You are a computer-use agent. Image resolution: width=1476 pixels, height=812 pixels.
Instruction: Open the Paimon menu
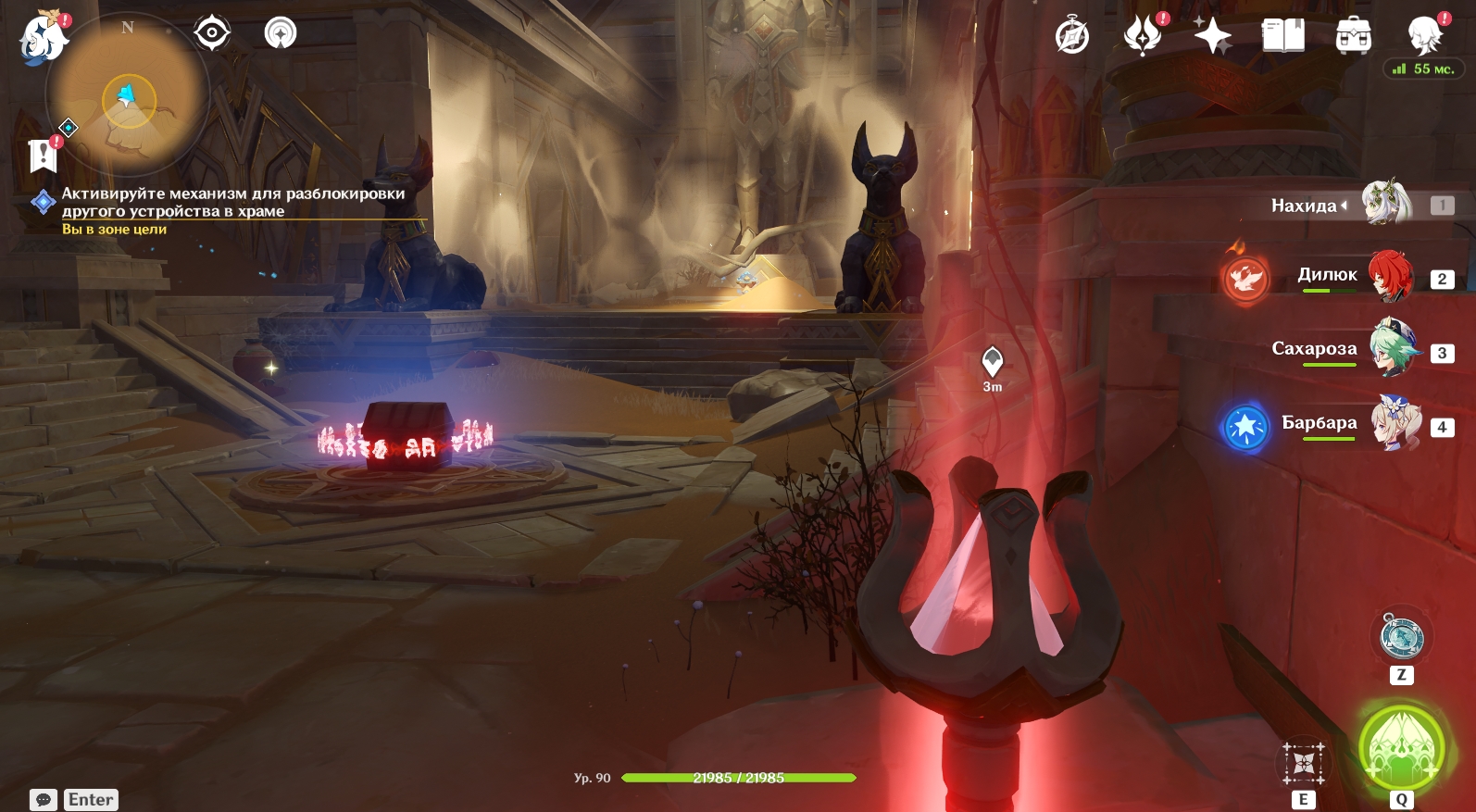(43, 39)
